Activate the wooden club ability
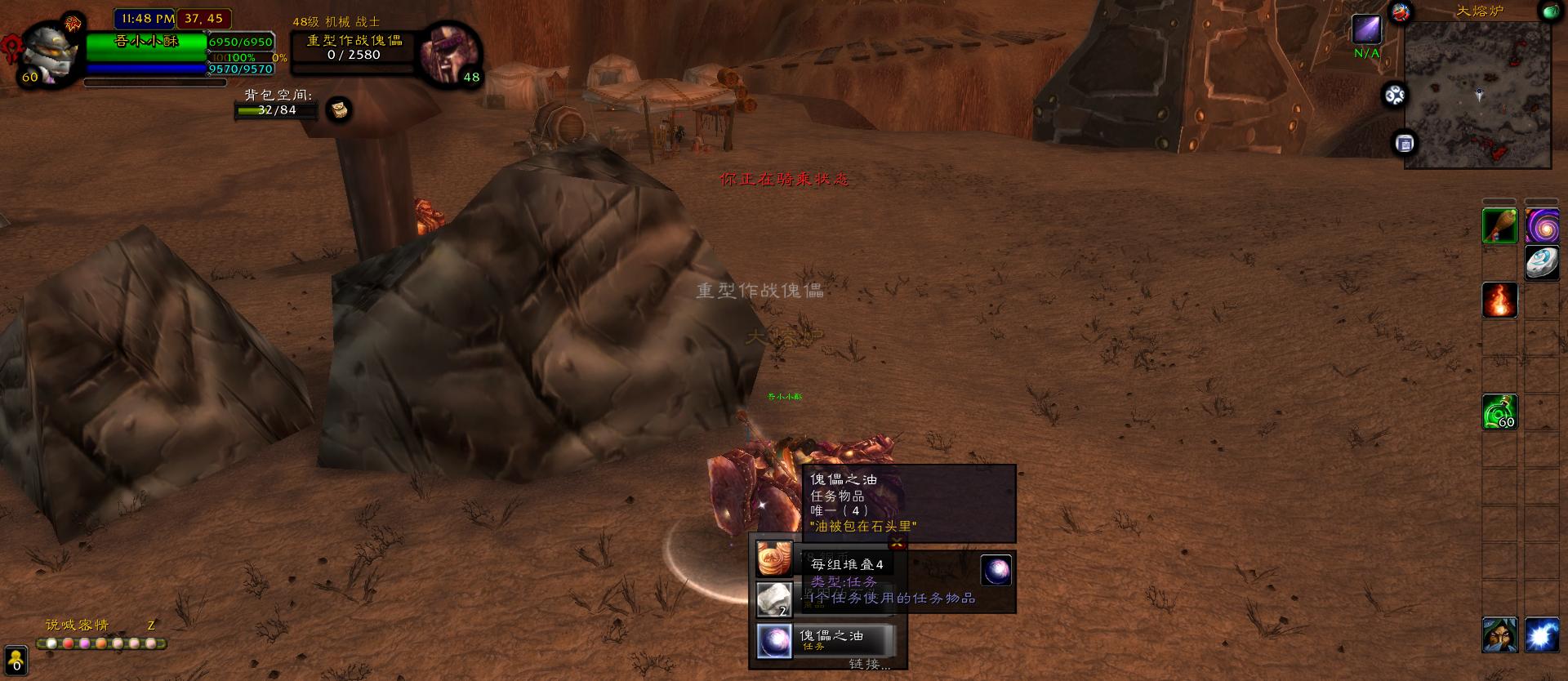Screen dimensions: 1568x681 tap(1499, 225)
